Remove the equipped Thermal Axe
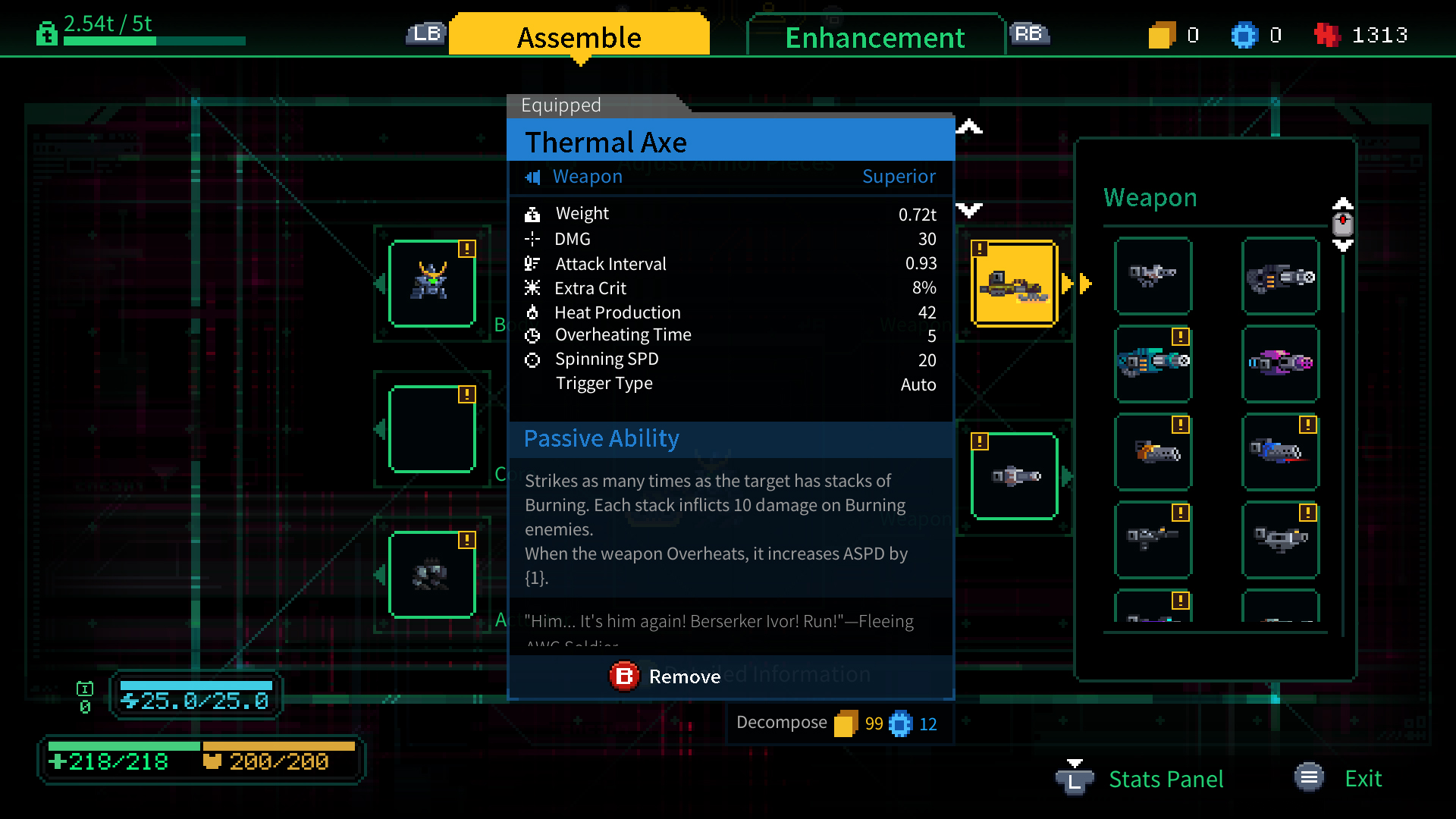The height and width of the screenshot is (819, 1456). click(665, 676)
